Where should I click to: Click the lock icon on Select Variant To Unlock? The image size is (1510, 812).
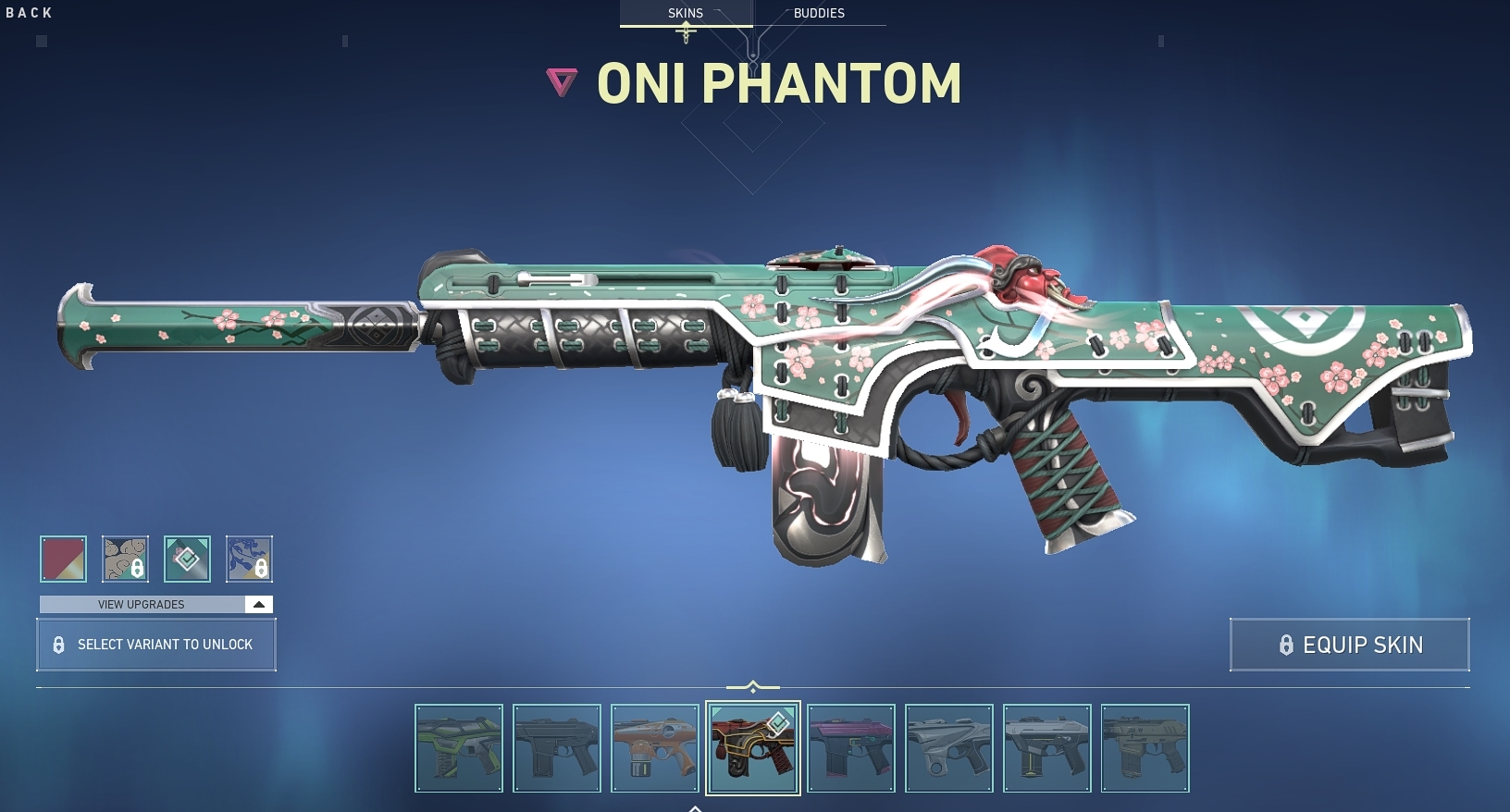coord(59,645)
